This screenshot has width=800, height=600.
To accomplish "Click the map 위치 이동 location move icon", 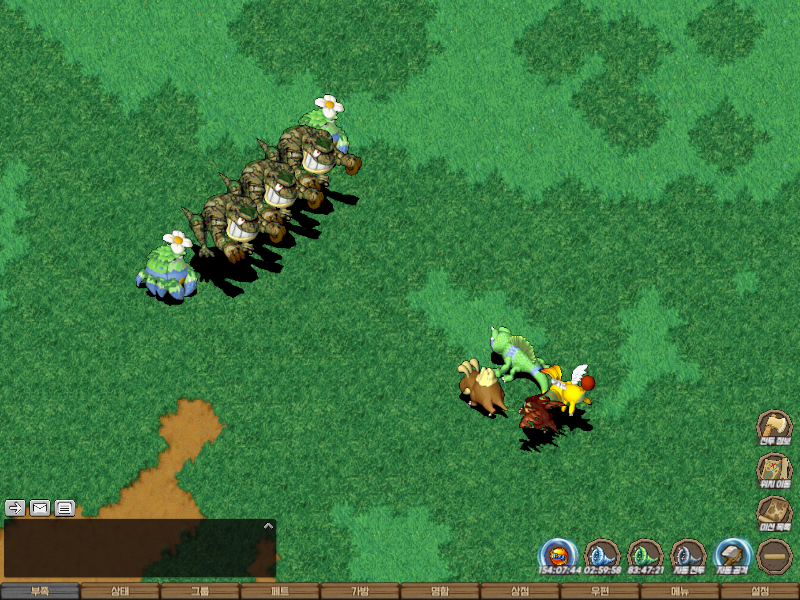I will [x=774, y=469].
